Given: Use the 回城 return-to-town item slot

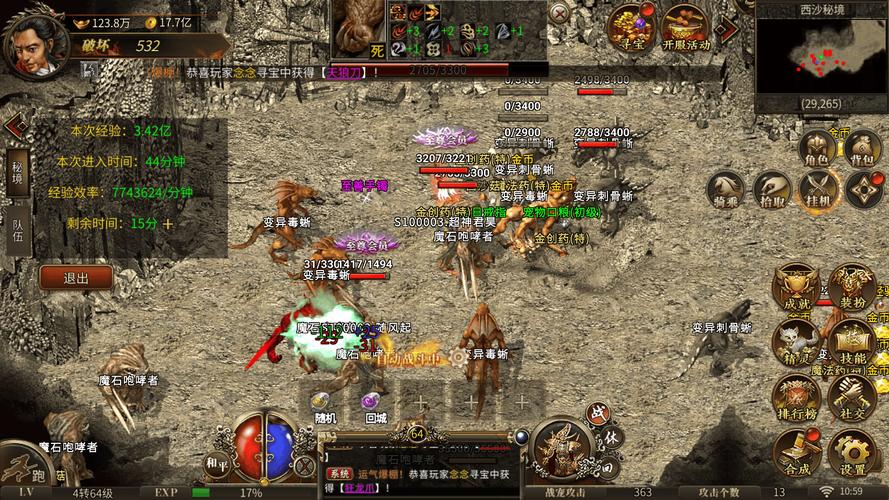Looking at the screenshot, I should (375, 404).
